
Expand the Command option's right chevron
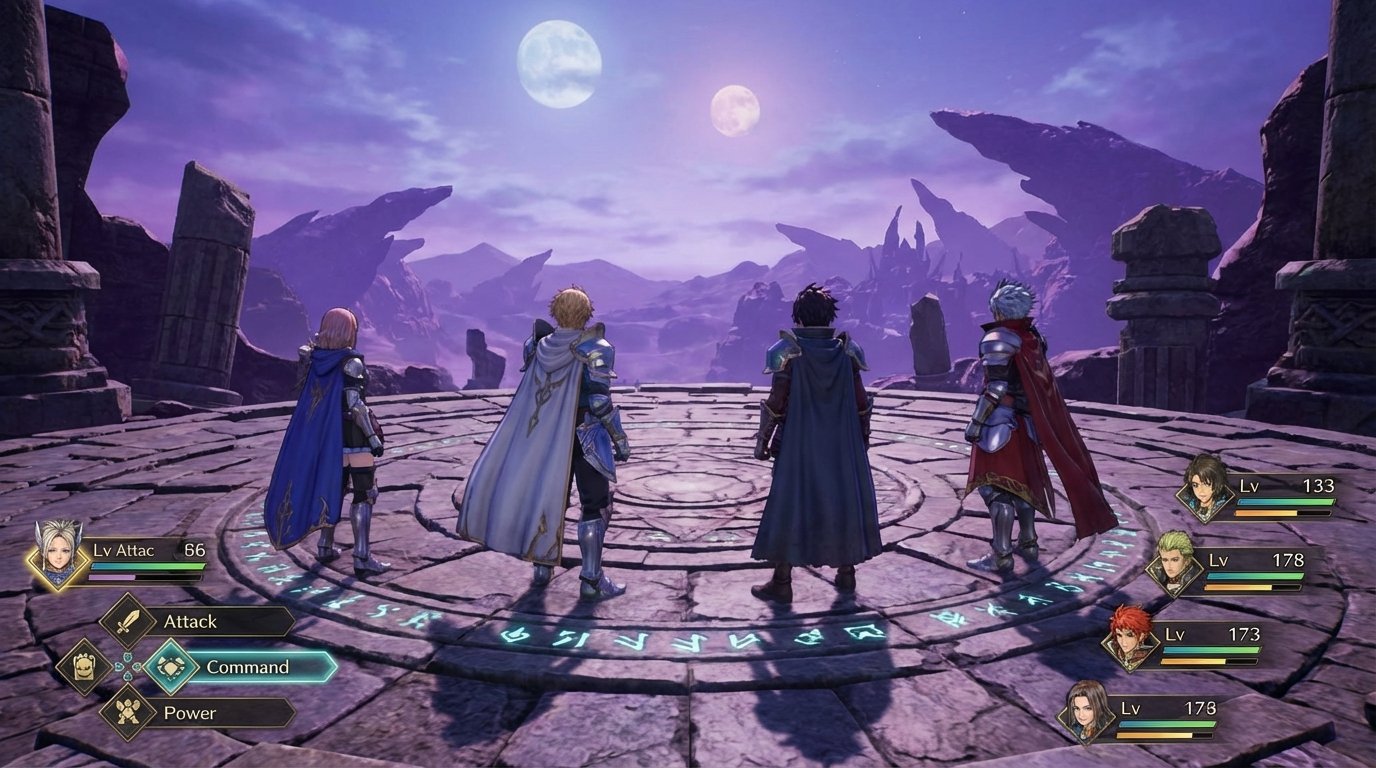[333, 667]
